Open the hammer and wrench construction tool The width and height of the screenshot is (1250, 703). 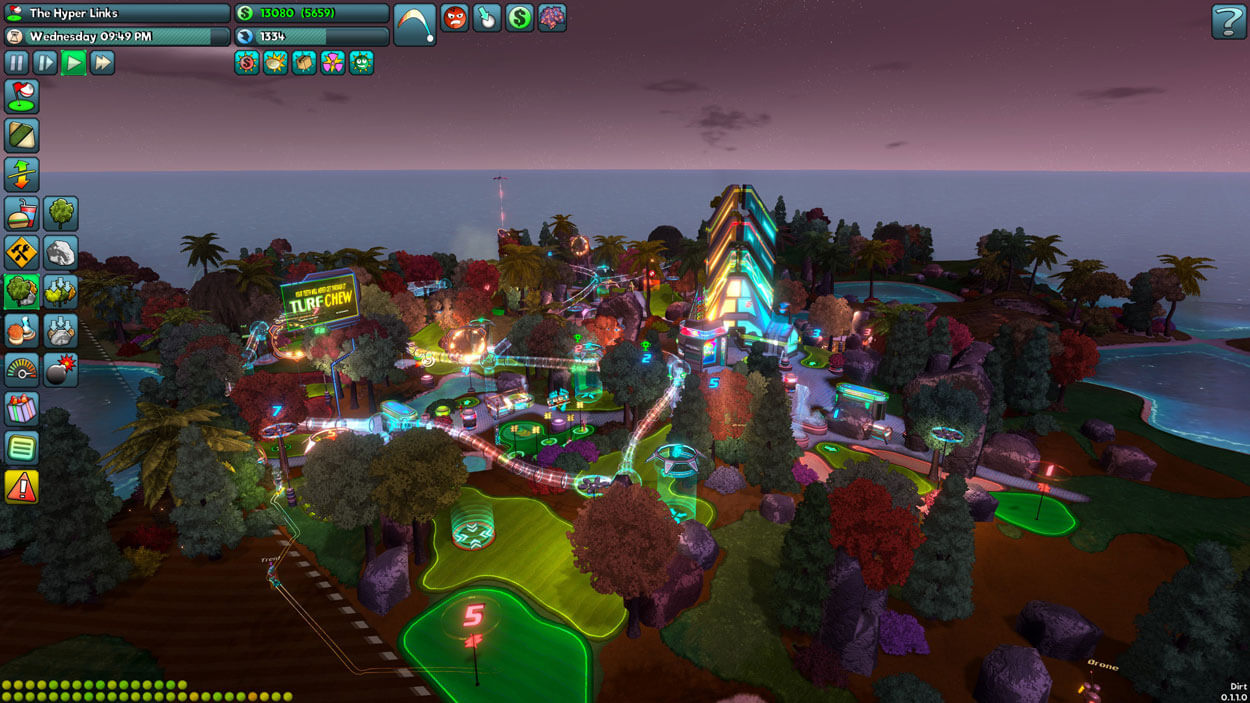[x=22, y=252]
